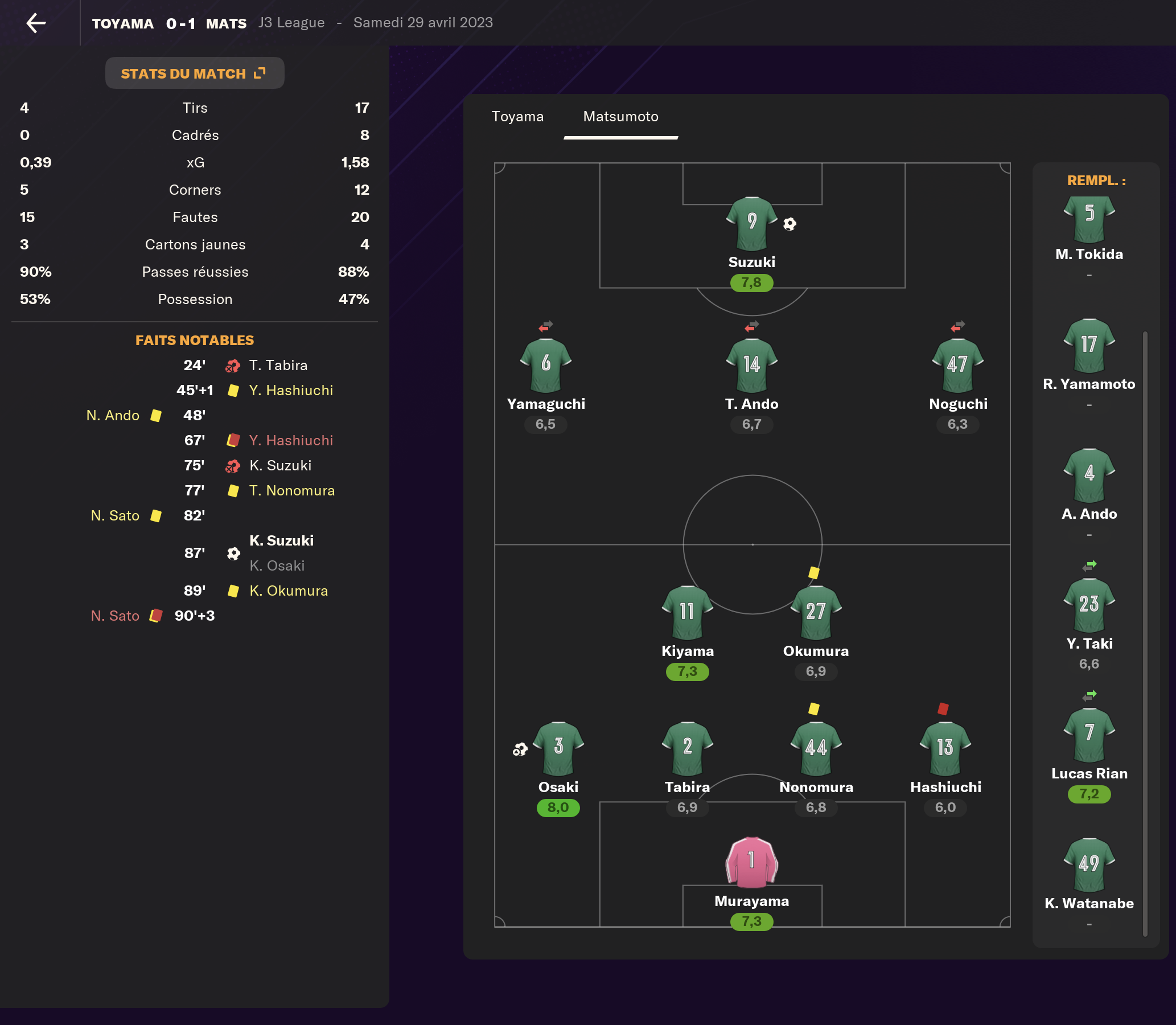Choose Yamaguchi's number 6 shirt
This screenshot has width=1176, height=1025.
pyautogui.click(x=545, y=366)
